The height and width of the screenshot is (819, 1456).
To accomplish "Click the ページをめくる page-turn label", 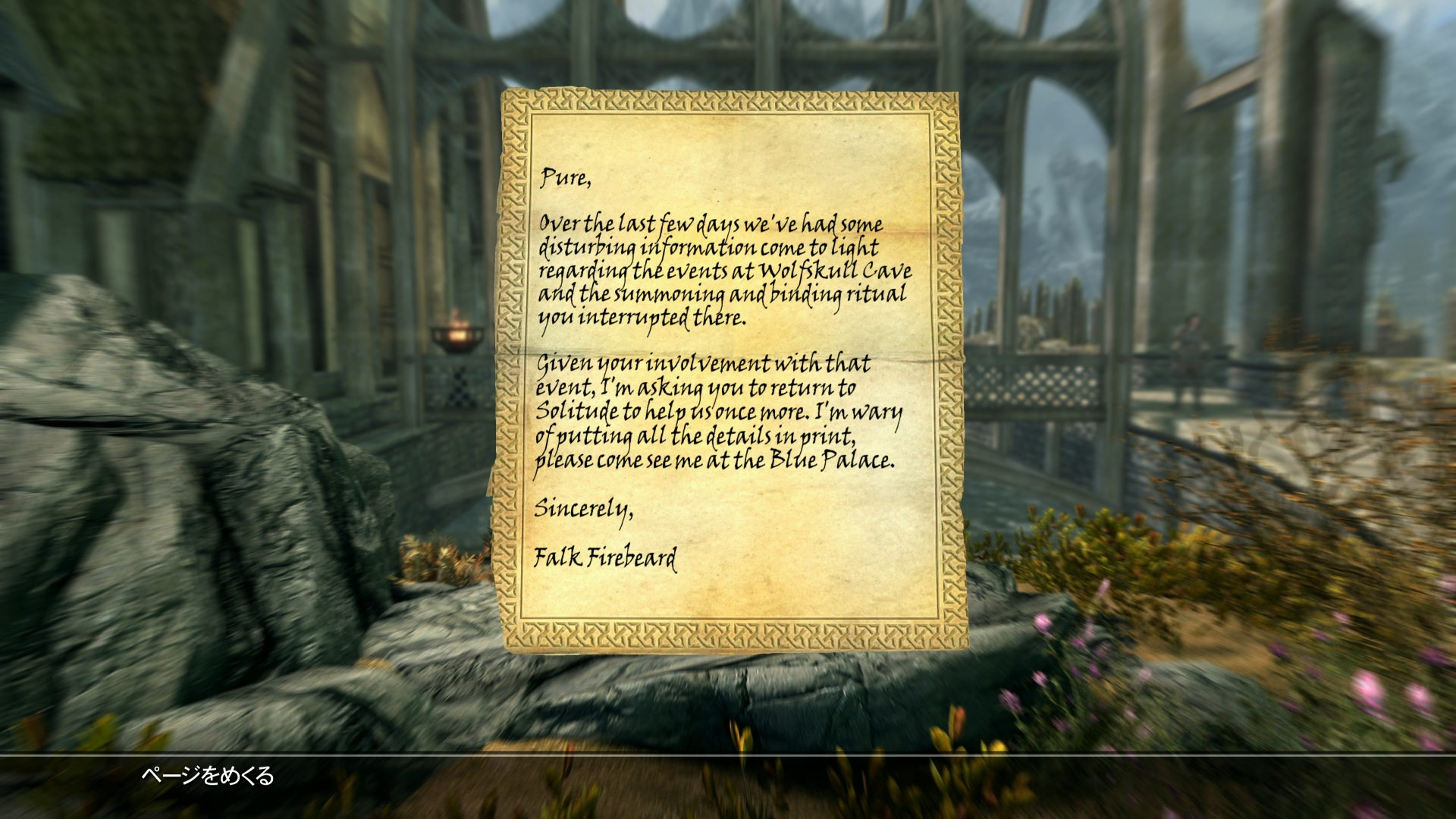I will [x=207, y=776].
